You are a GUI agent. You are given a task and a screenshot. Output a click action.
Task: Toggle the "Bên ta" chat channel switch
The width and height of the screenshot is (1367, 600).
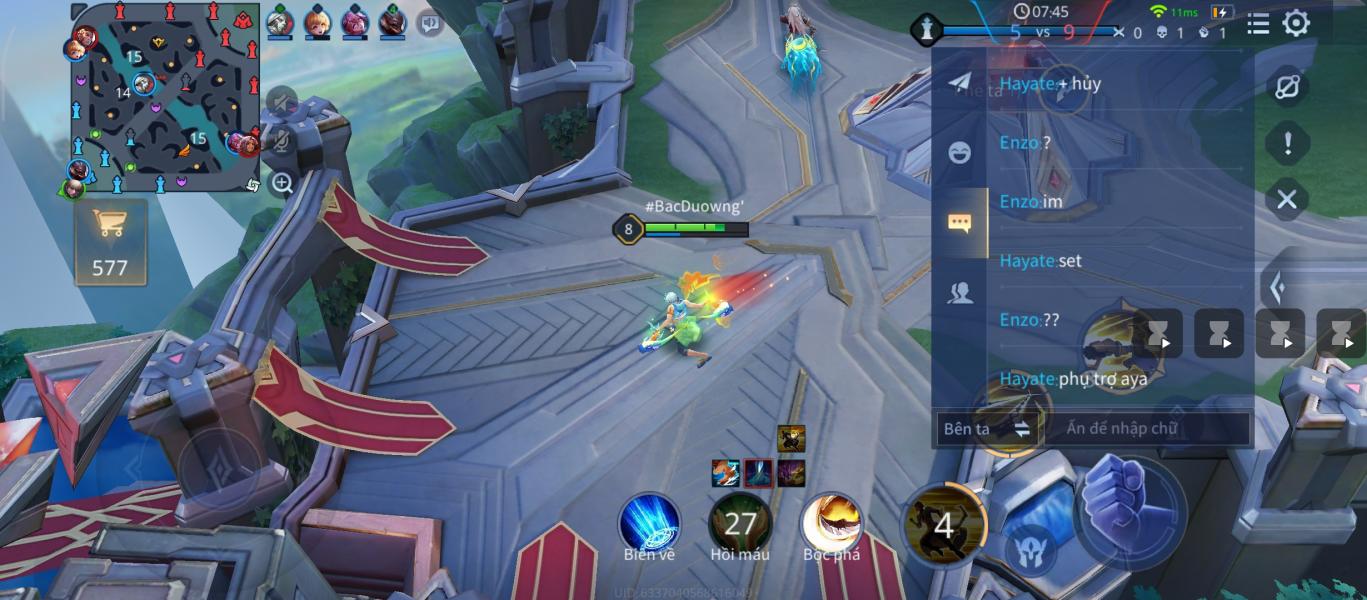click(986, 429)
